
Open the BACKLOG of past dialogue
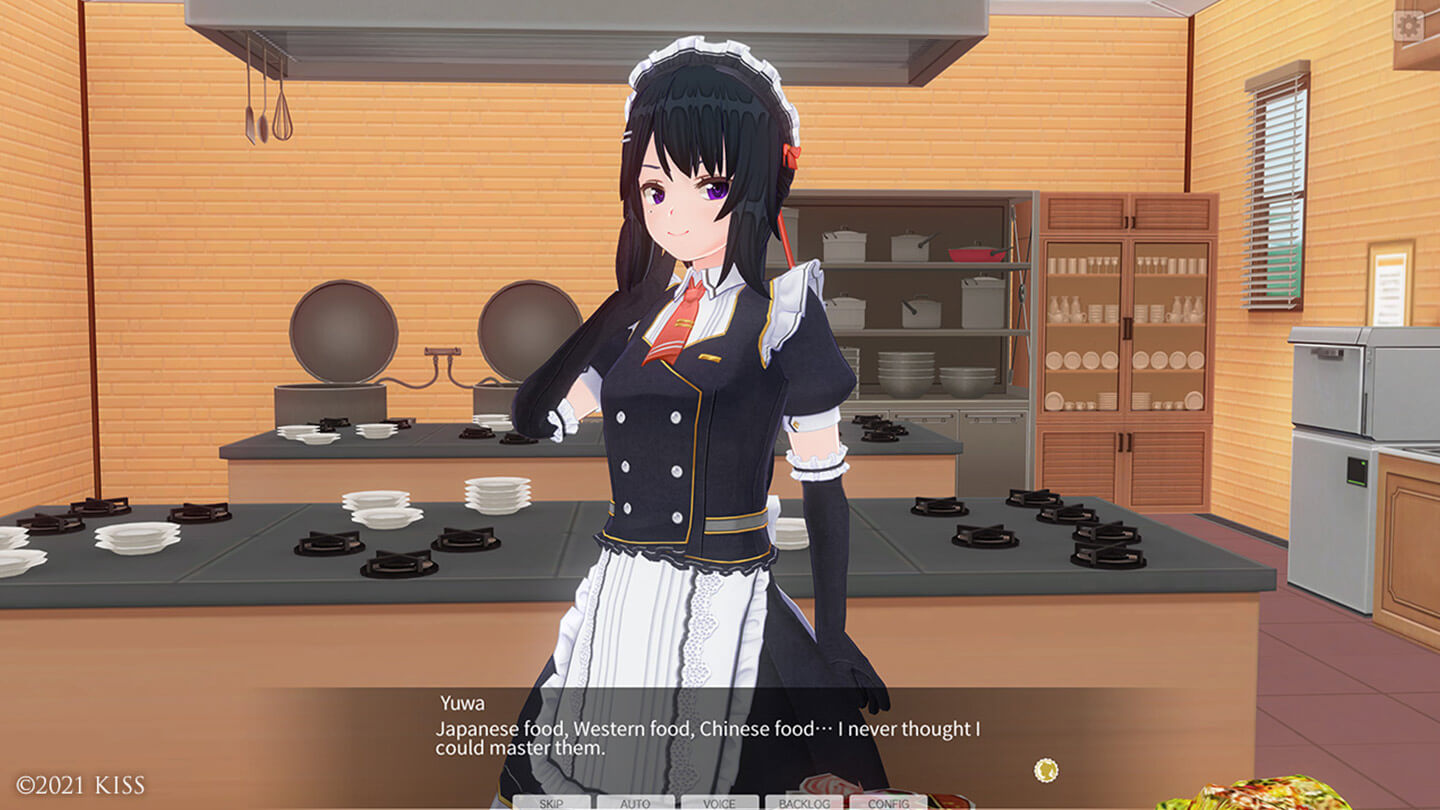tap(804, 803)
